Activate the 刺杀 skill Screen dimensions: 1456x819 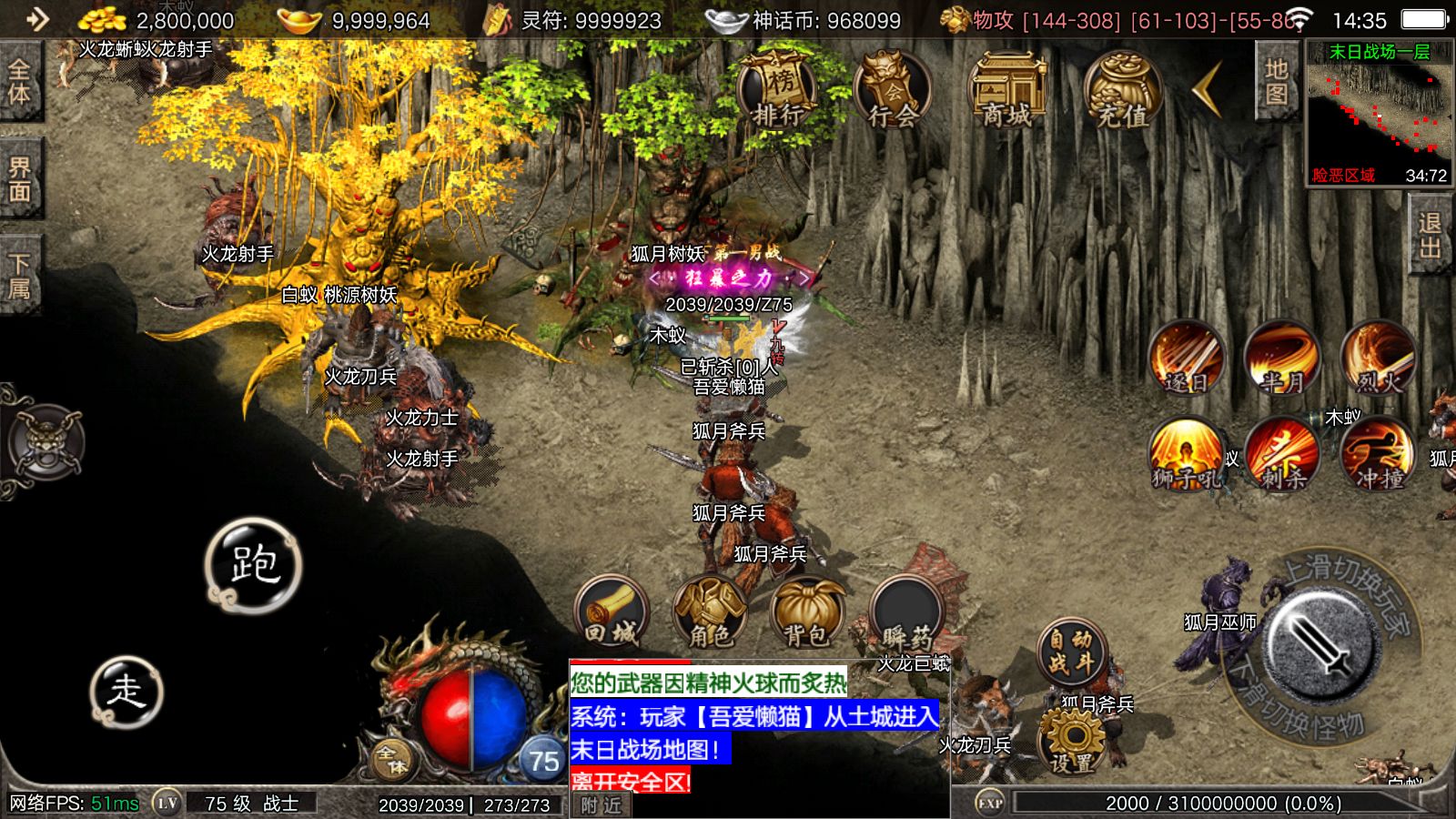point(1282,454)
